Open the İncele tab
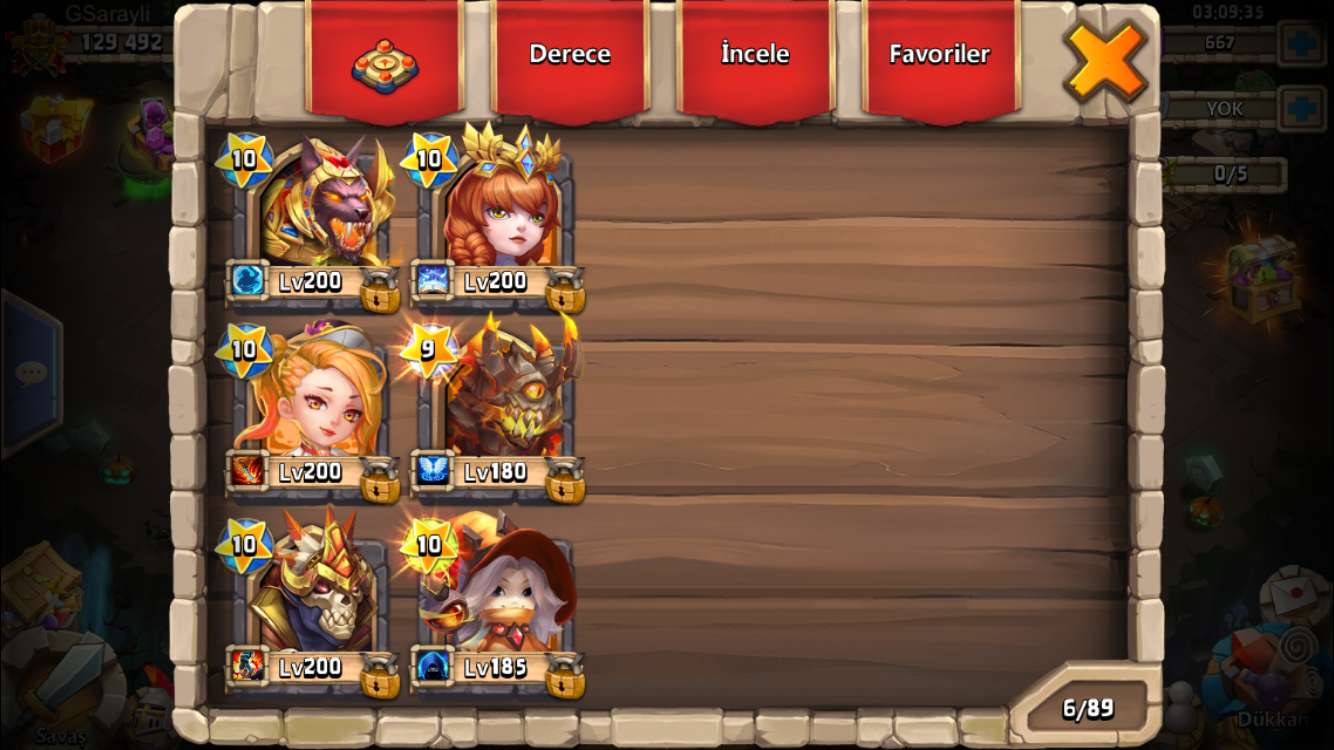 [755, 55]
